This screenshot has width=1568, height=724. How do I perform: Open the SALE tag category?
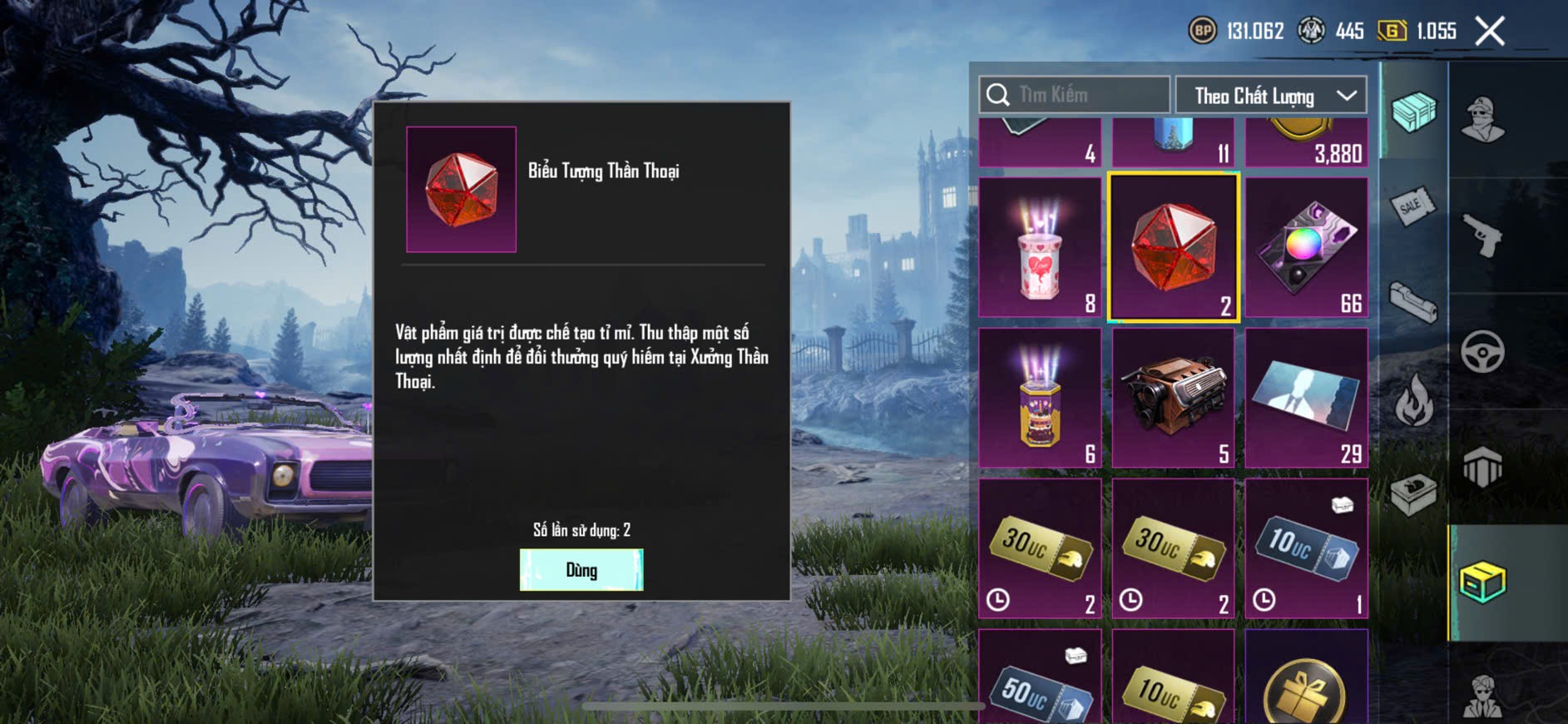(1412, 205)
